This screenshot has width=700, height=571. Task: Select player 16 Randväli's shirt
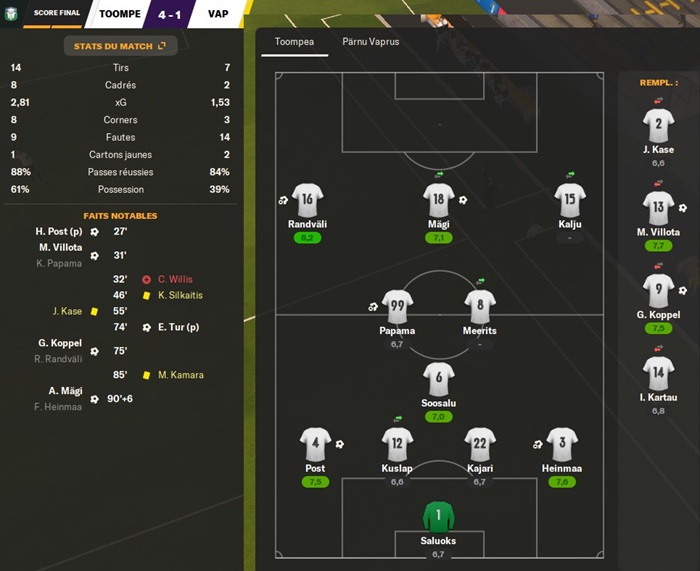(307, 200)
